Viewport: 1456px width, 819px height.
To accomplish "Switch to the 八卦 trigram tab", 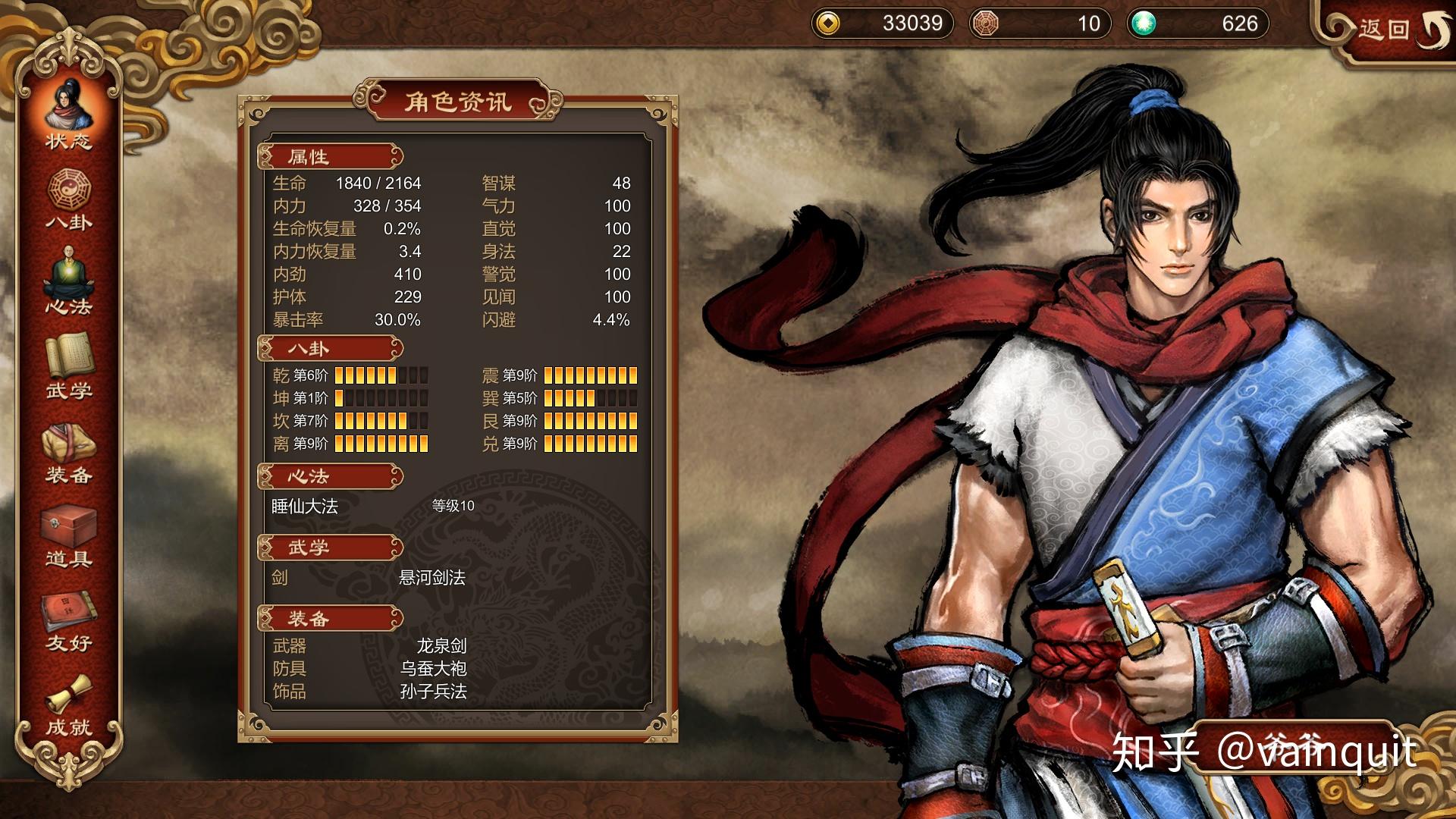I will click(x=68, y=199).
